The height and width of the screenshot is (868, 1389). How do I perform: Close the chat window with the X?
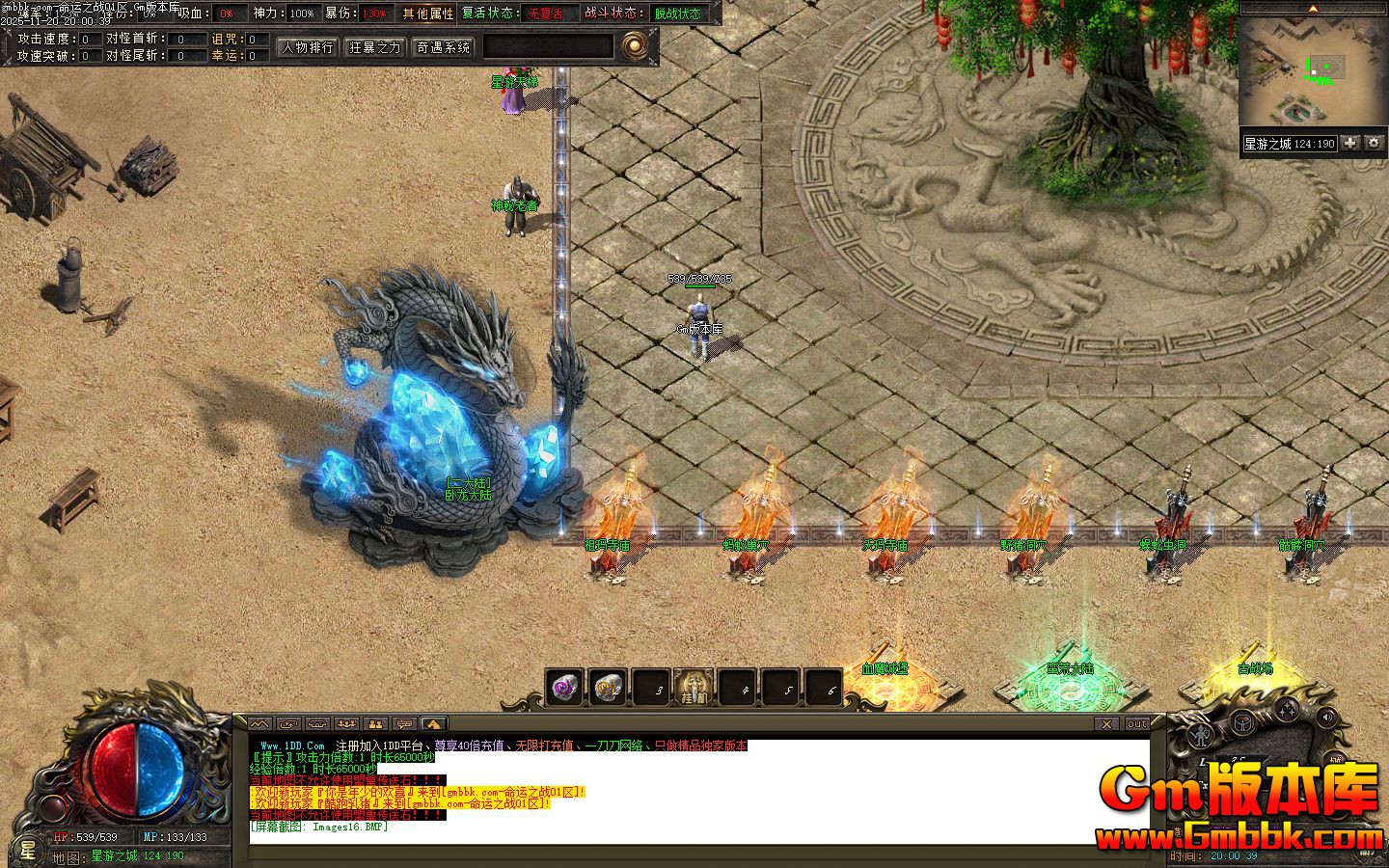tap(1105, 724)
